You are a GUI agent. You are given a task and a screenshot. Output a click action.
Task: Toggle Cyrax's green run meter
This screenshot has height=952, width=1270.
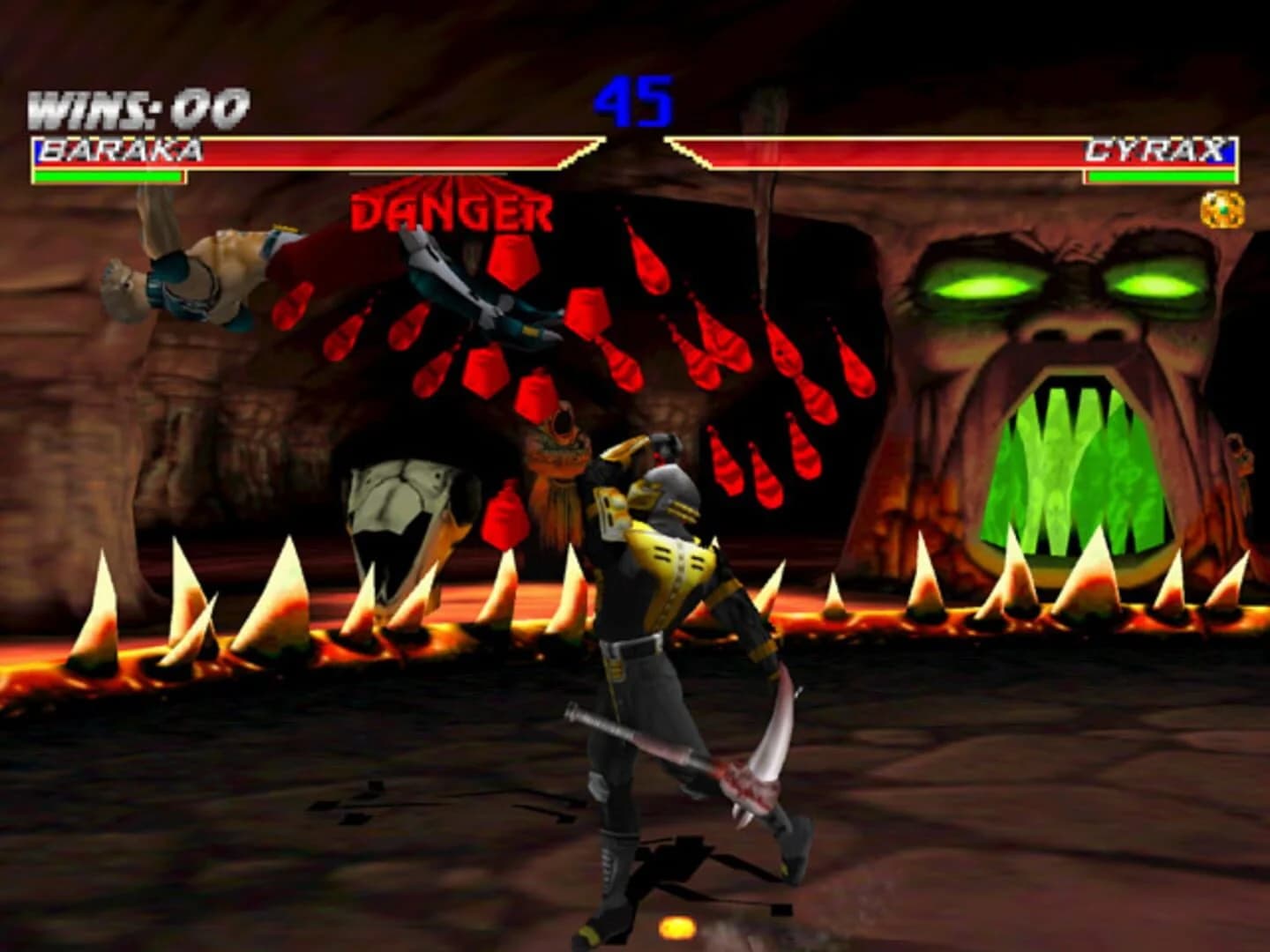(x=1160, y=176)
